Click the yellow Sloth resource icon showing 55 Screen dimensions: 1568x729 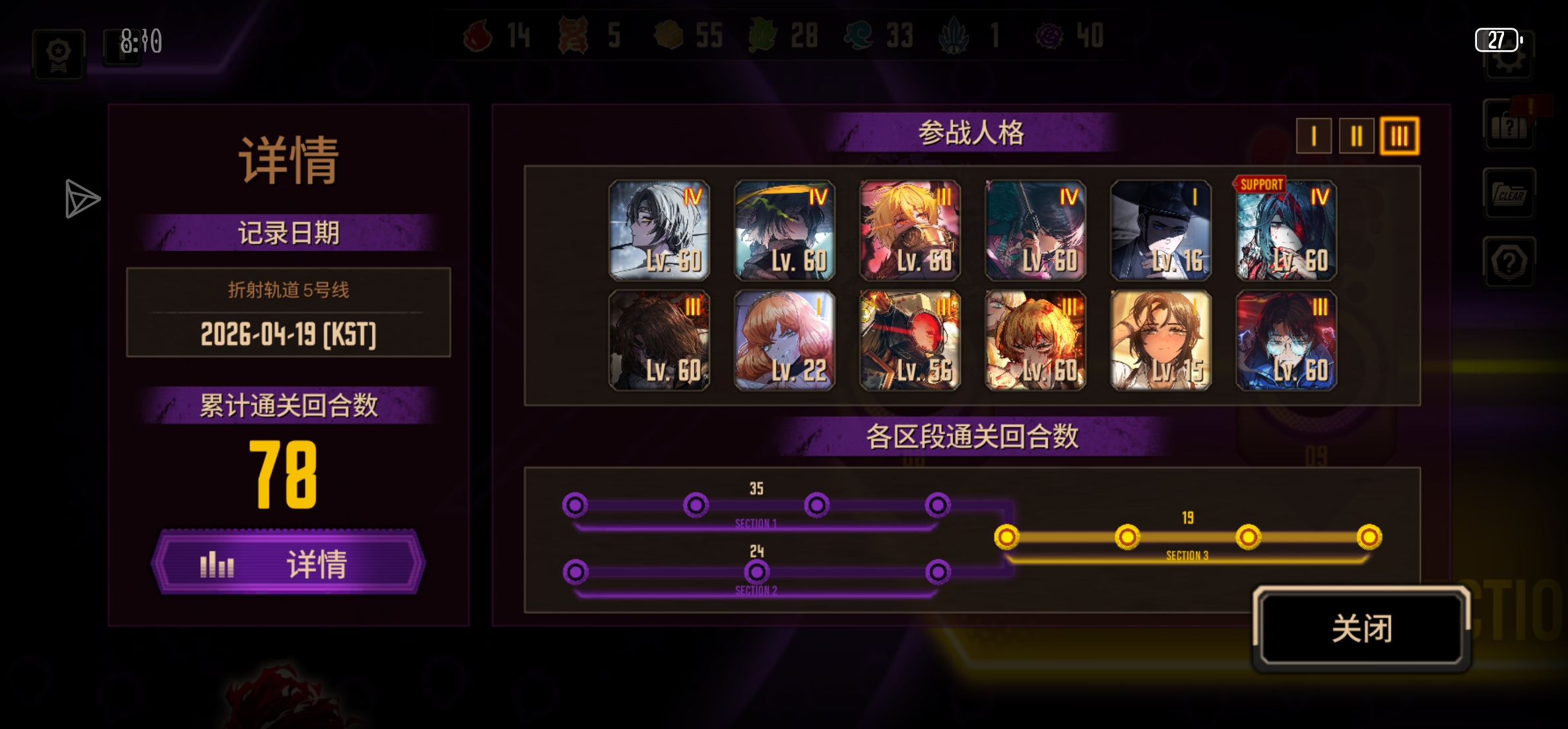(669, 36)
